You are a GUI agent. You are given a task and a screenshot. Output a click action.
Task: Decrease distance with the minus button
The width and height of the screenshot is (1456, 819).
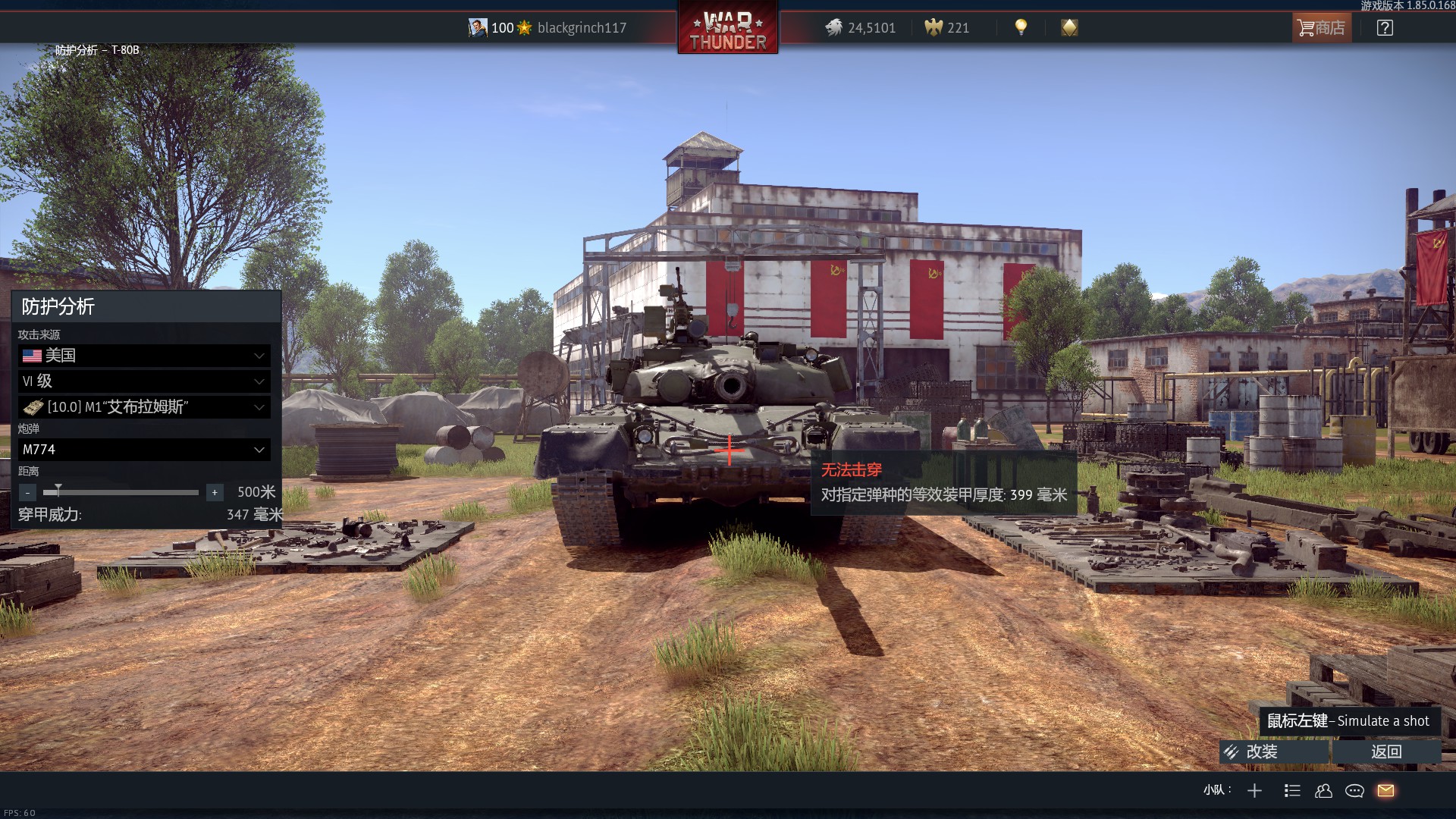click(27, 493)
